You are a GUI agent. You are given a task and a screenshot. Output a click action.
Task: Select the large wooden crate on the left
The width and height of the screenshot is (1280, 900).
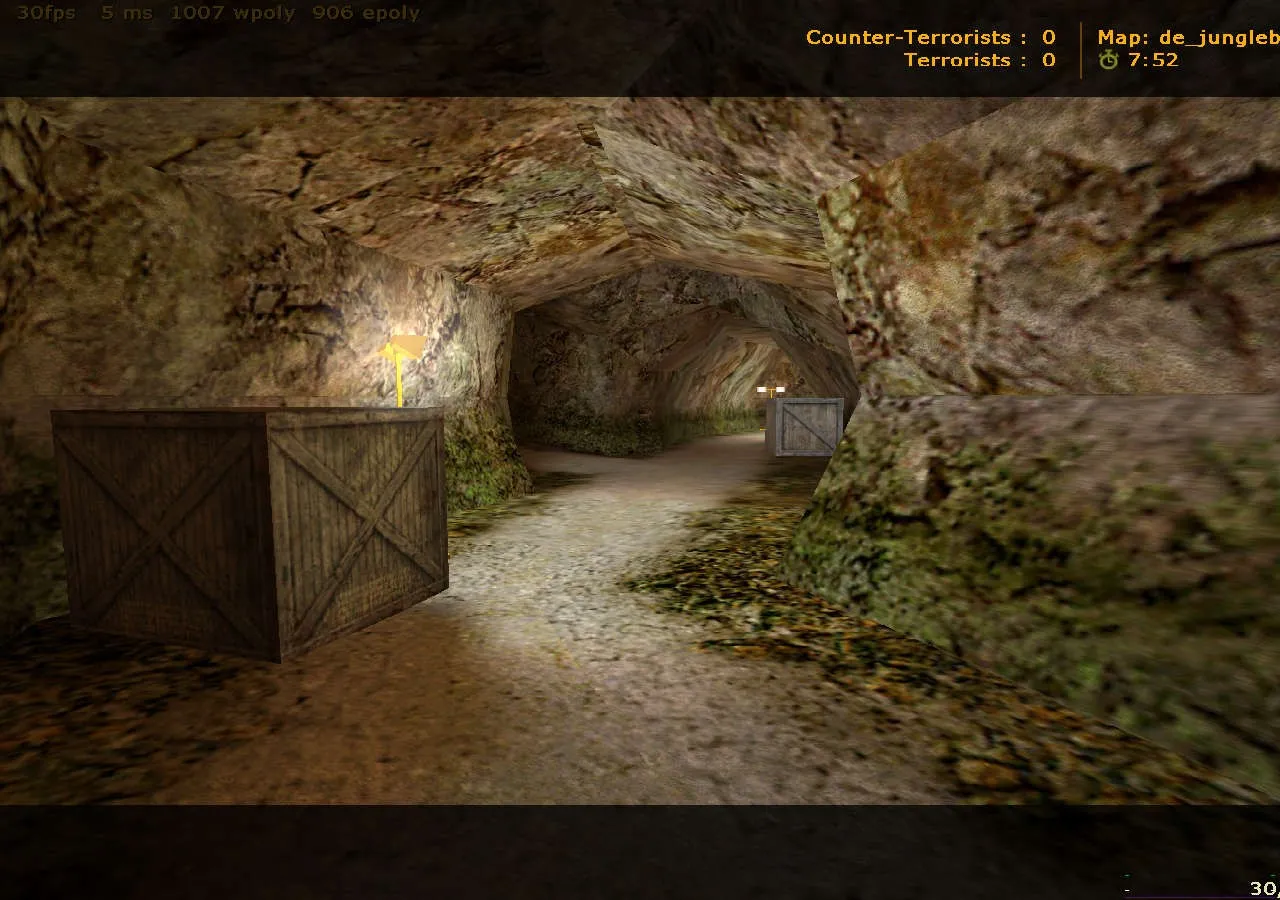(x=250, y=530)
